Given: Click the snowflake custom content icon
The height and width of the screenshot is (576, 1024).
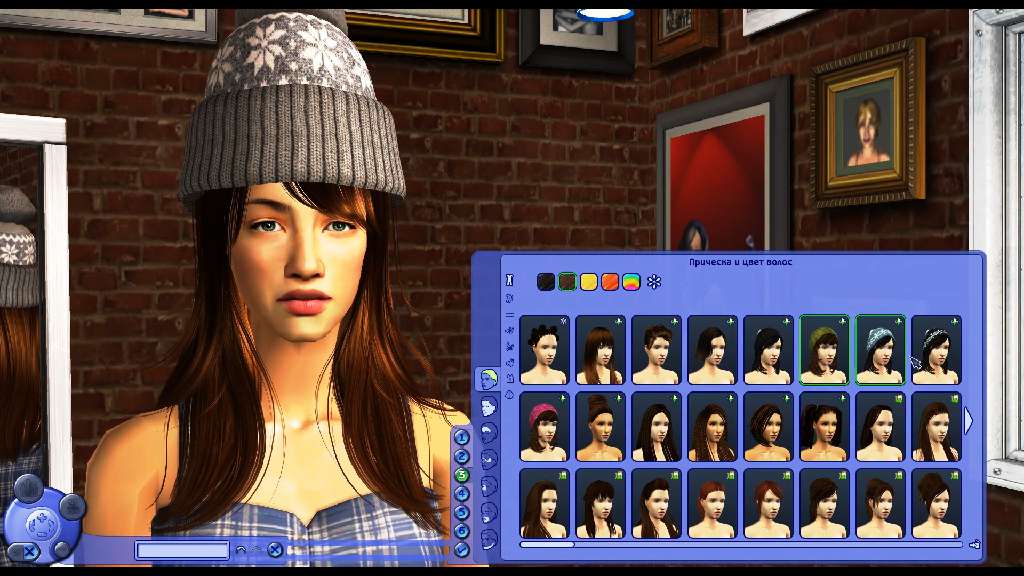Looking at the screenshot, I should (x=654, y=282).
